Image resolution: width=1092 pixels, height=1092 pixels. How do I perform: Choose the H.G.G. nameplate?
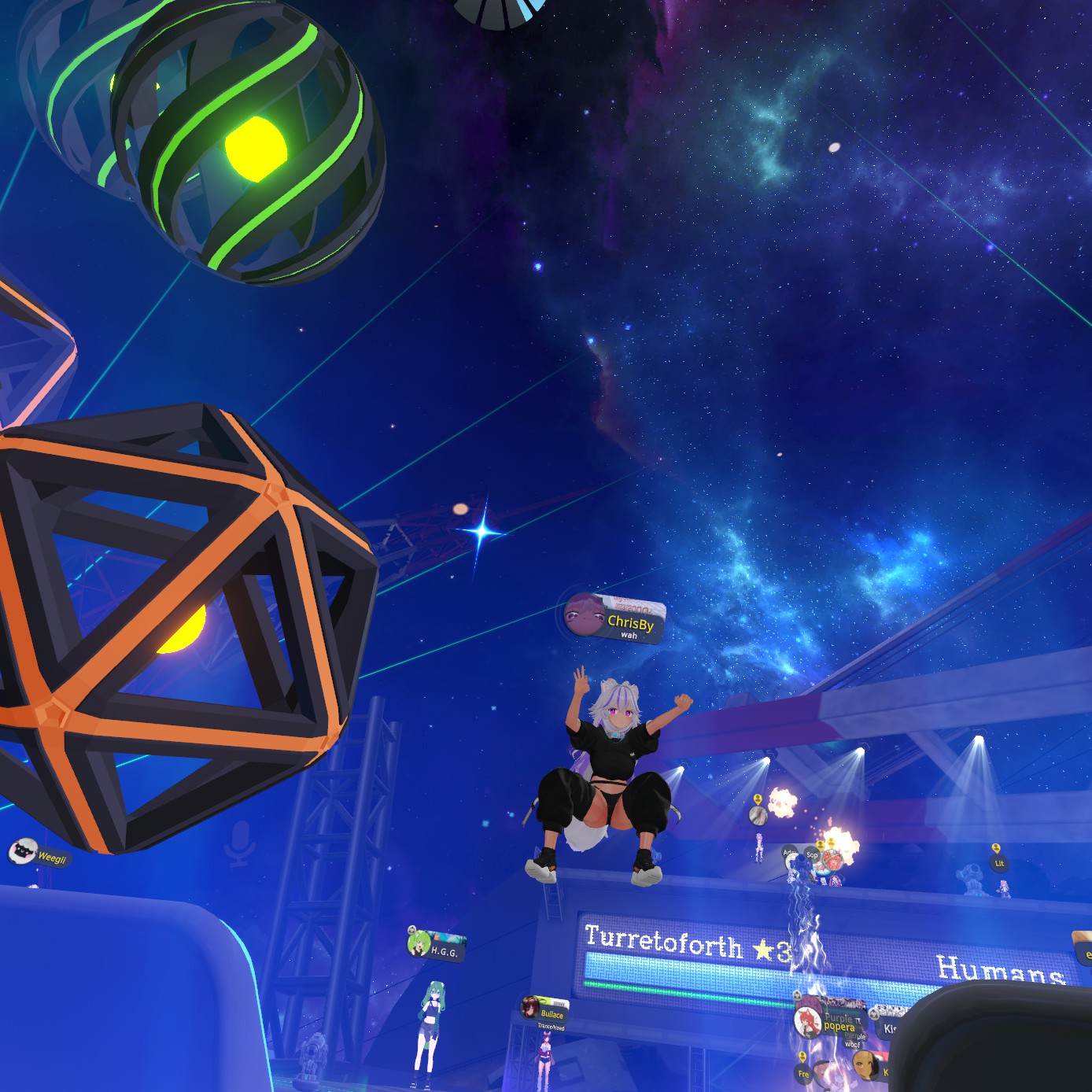tap(437, 947)
